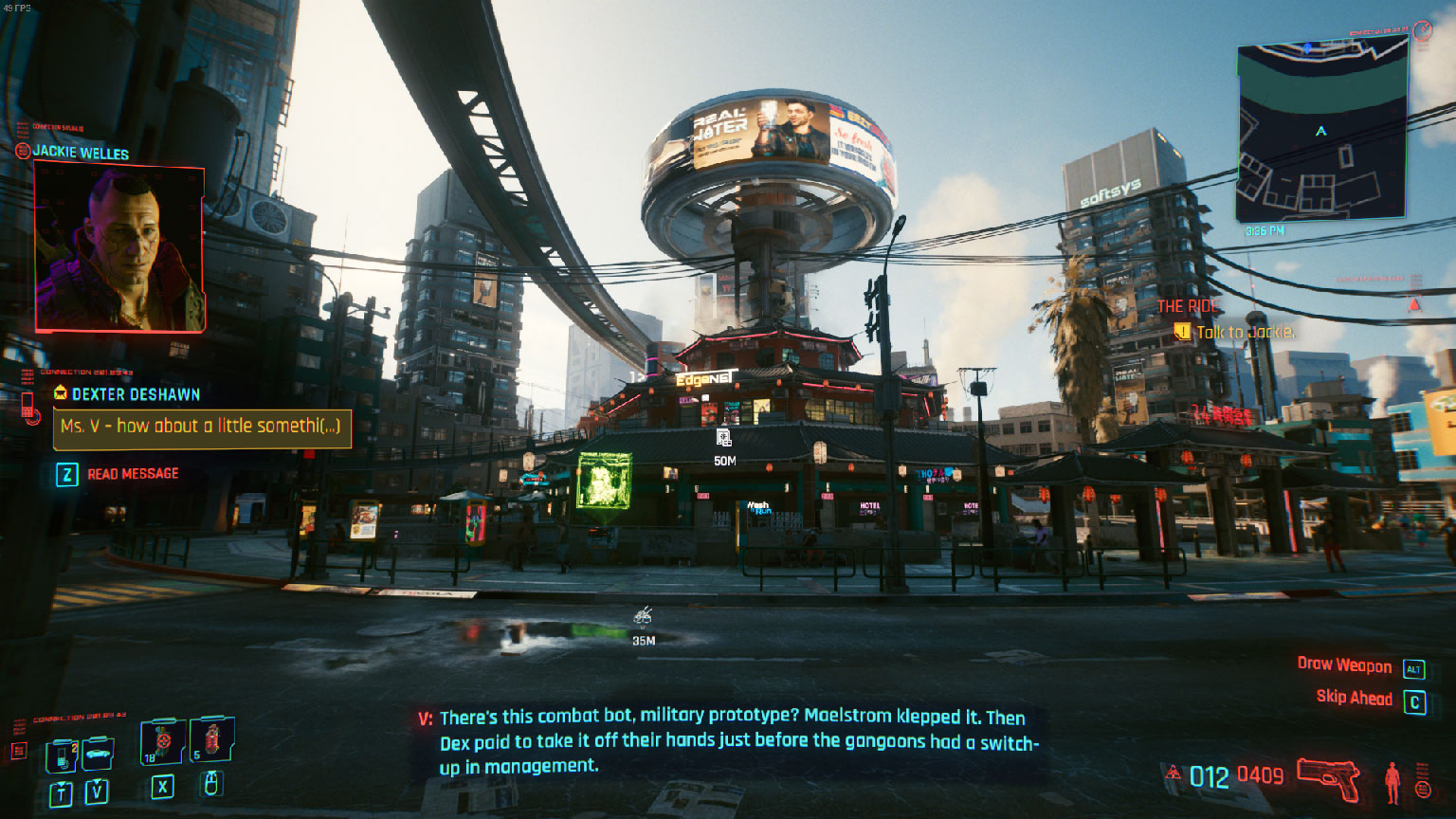Use the healing inhaler consumable slot
1456x819 pixels.
click(163, 741)
